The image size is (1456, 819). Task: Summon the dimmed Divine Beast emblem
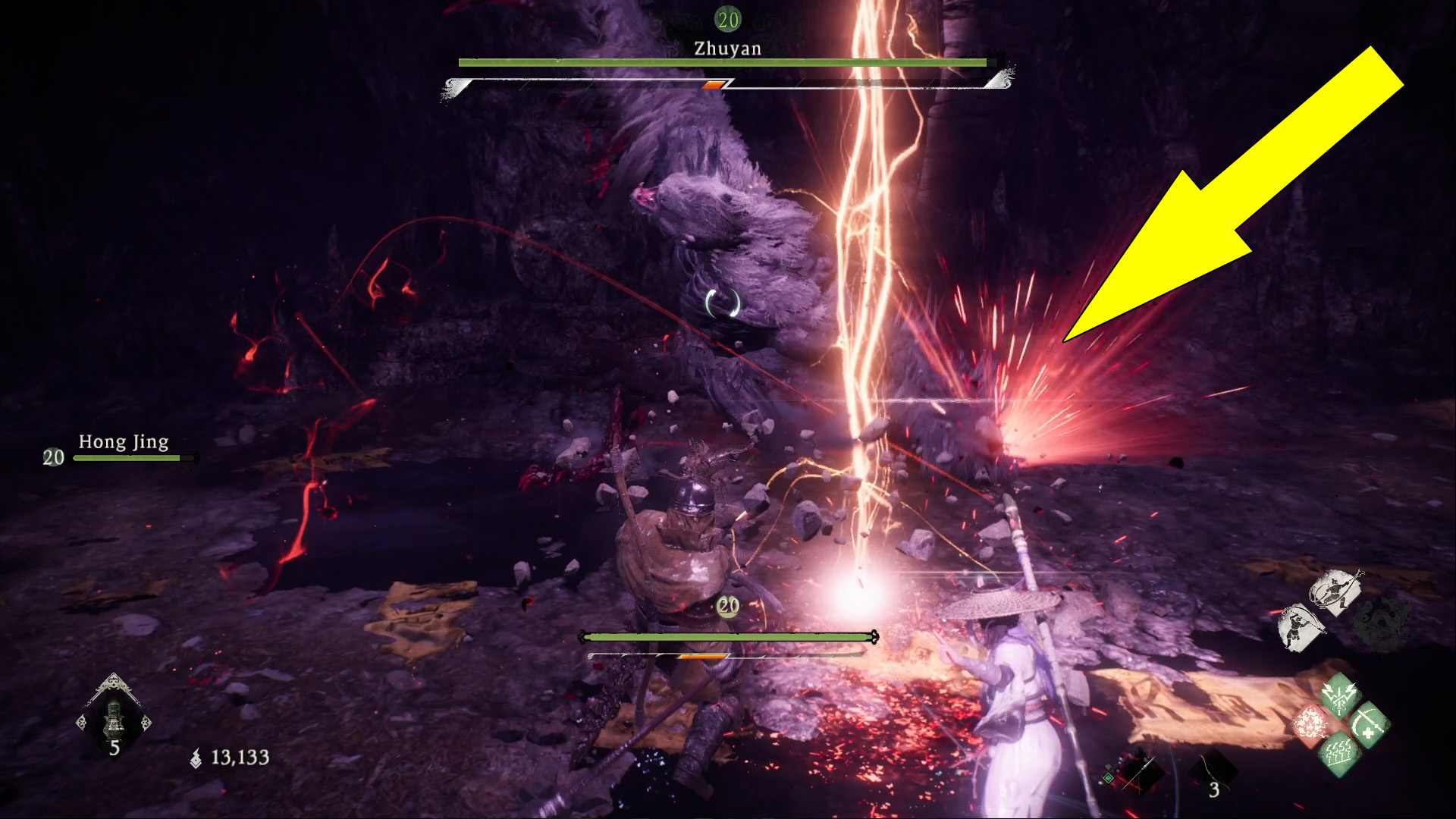1382,623
